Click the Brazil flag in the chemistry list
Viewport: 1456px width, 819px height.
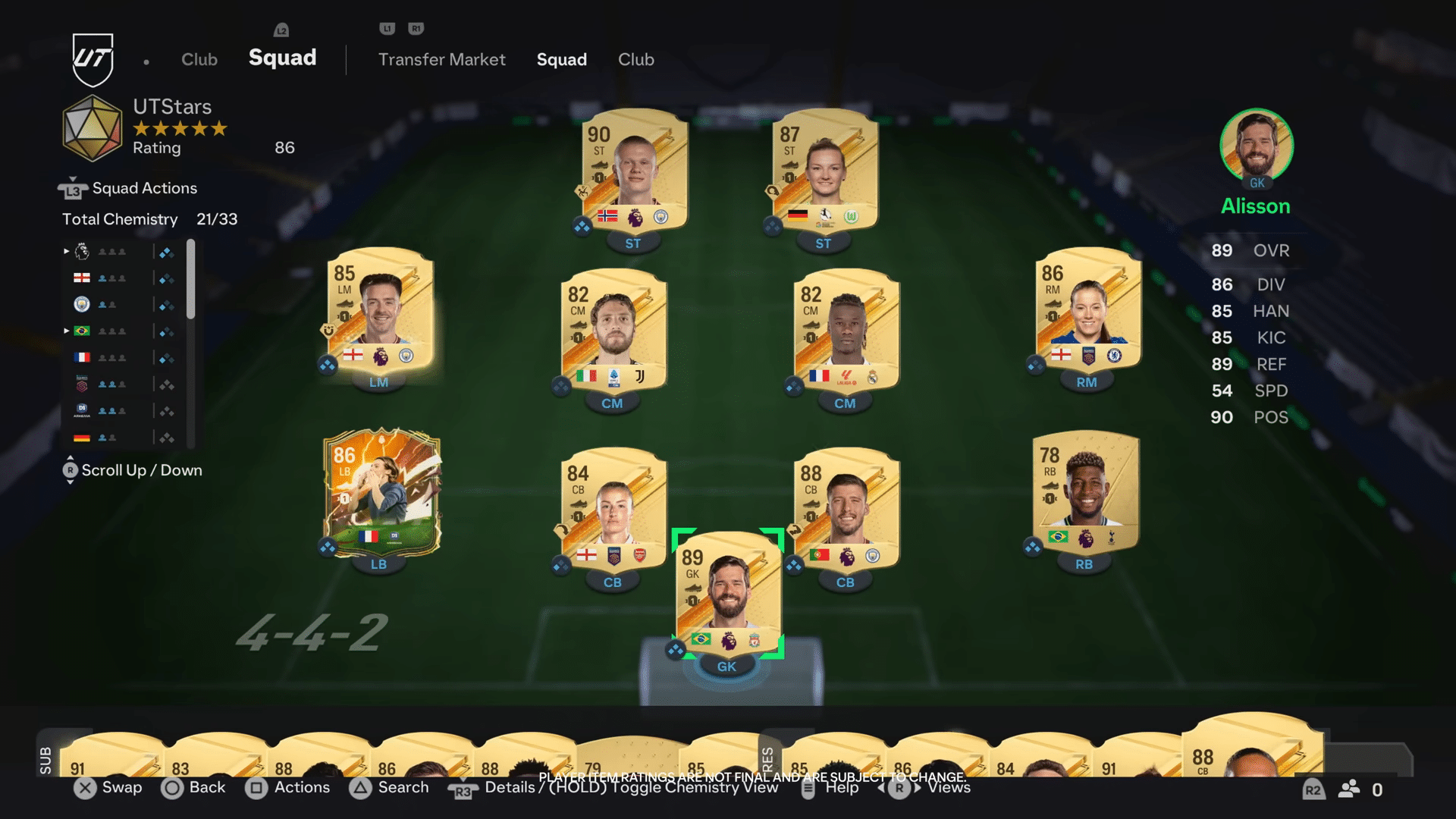(82, 331)
